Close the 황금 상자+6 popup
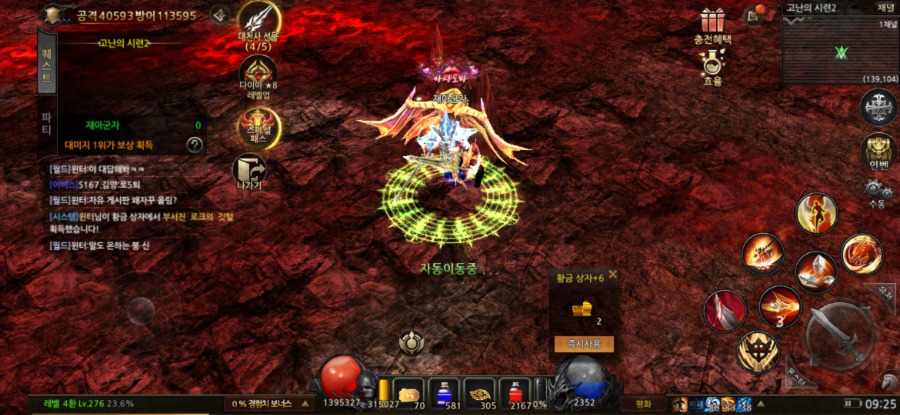The width and height of the screenshot is (900, 415). (x=613, y=275)
